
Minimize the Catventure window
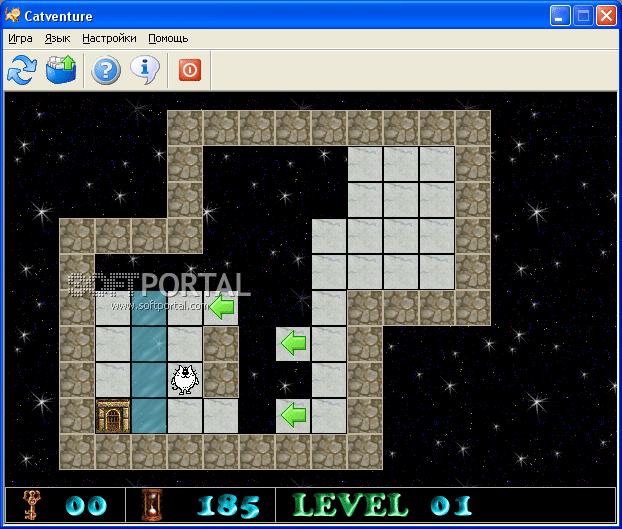(561, 15)
